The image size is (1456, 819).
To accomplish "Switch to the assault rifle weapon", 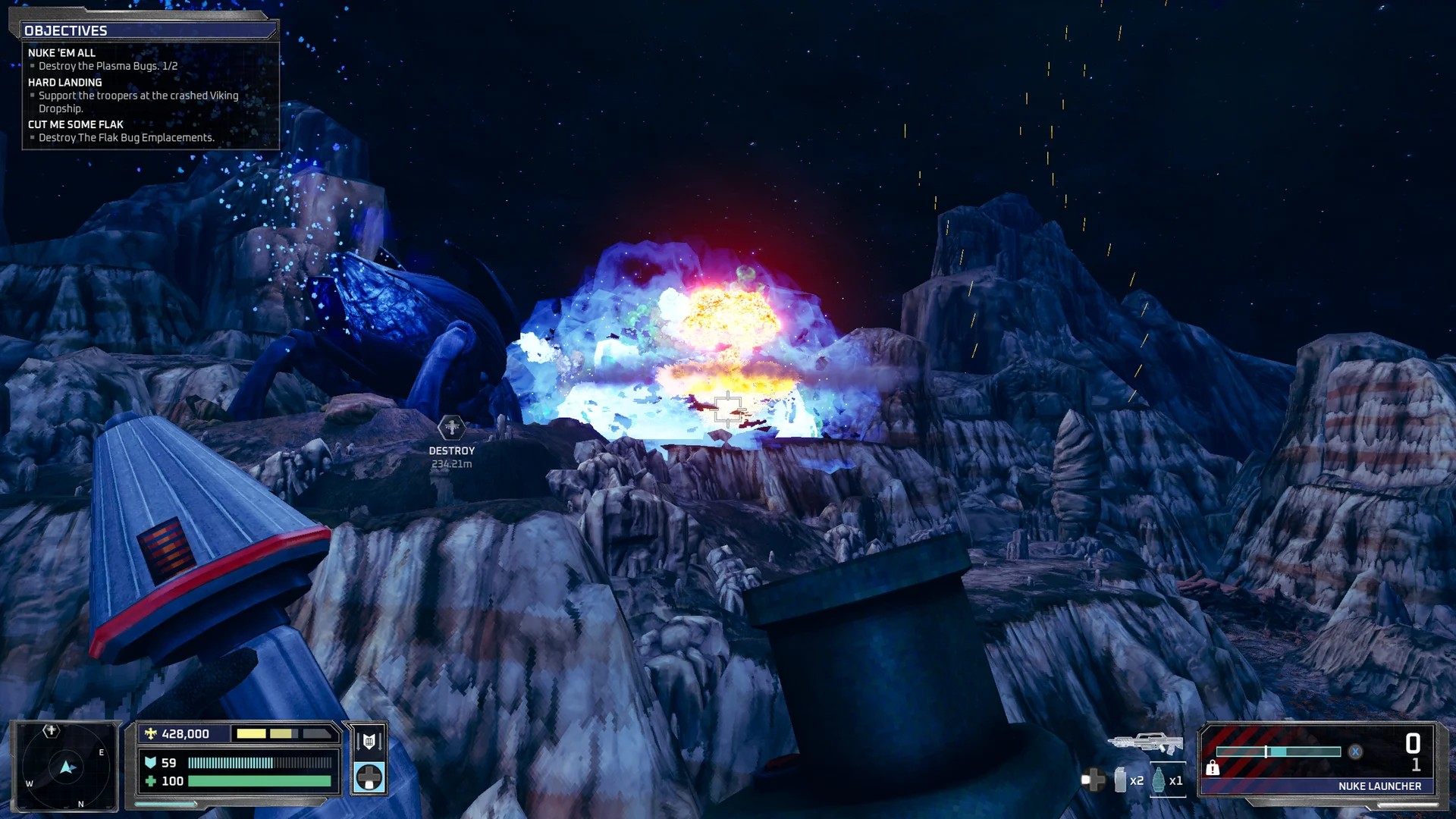I will pyautogui.click(x=1145, y=742).
